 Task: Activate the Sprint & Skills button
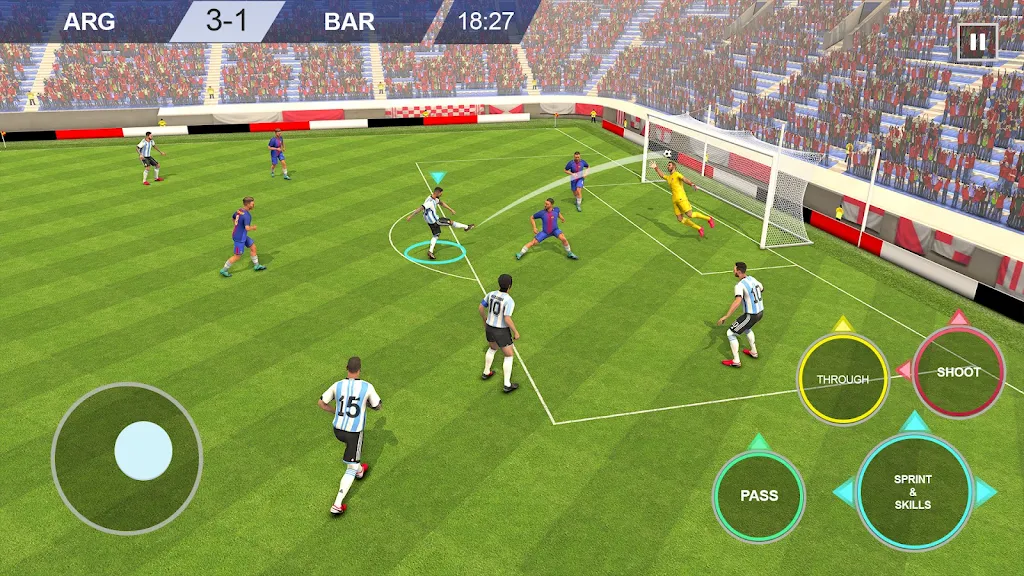(x=914, y=492)
